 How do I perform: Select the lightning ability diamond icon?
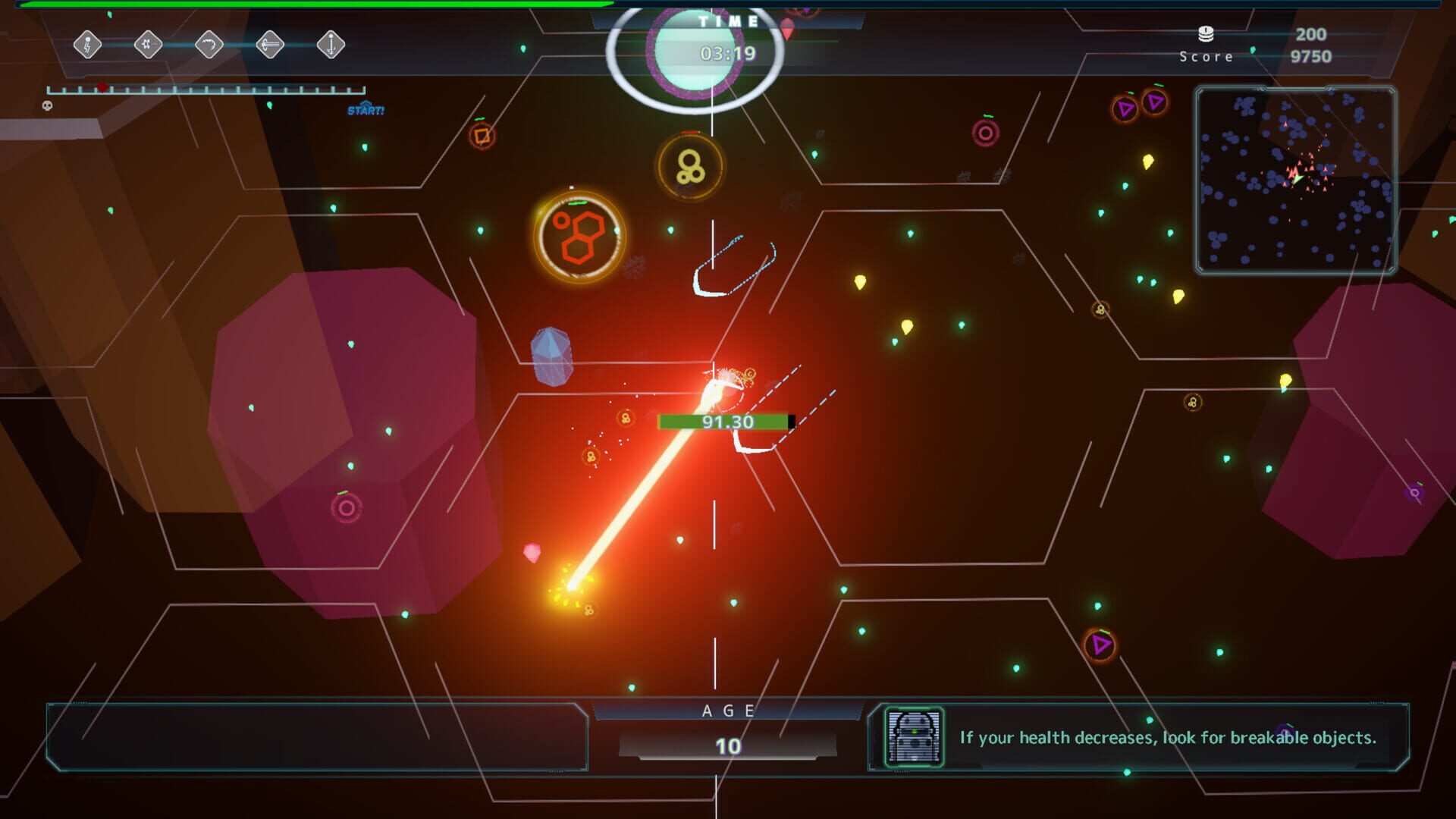coord(89,44)
